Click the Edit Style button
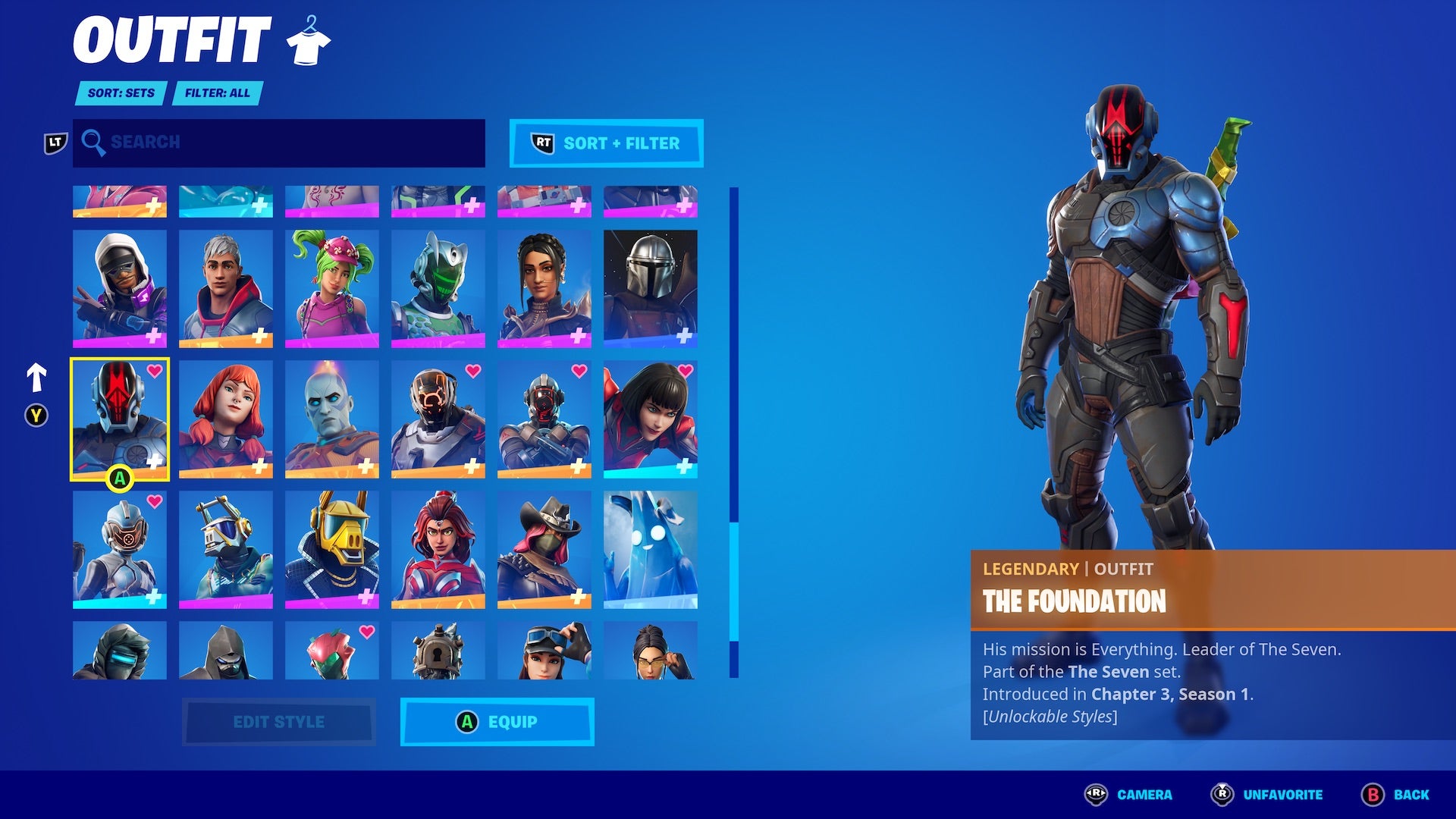This screenshot has width=1456, height=819. (279, 722)
